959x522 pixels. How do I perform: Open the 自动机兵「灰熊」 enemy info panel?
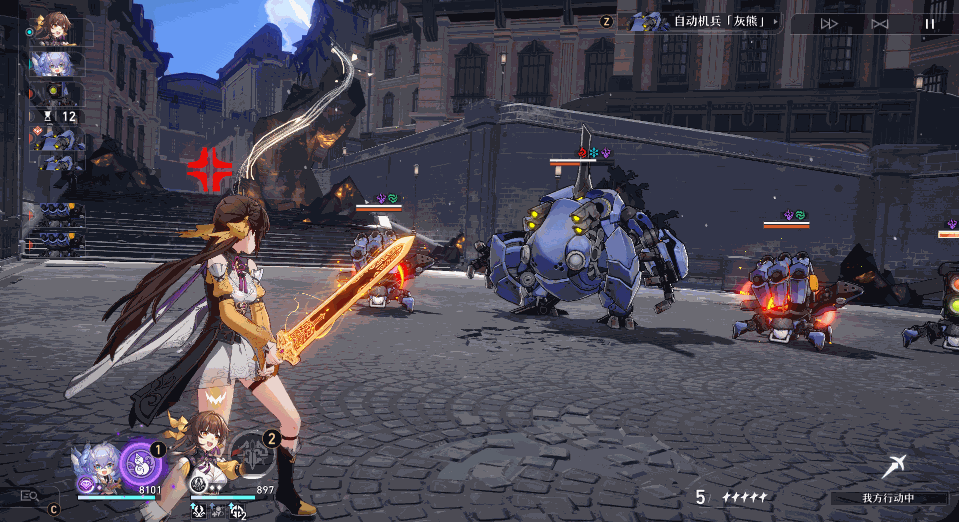(700, 21)
